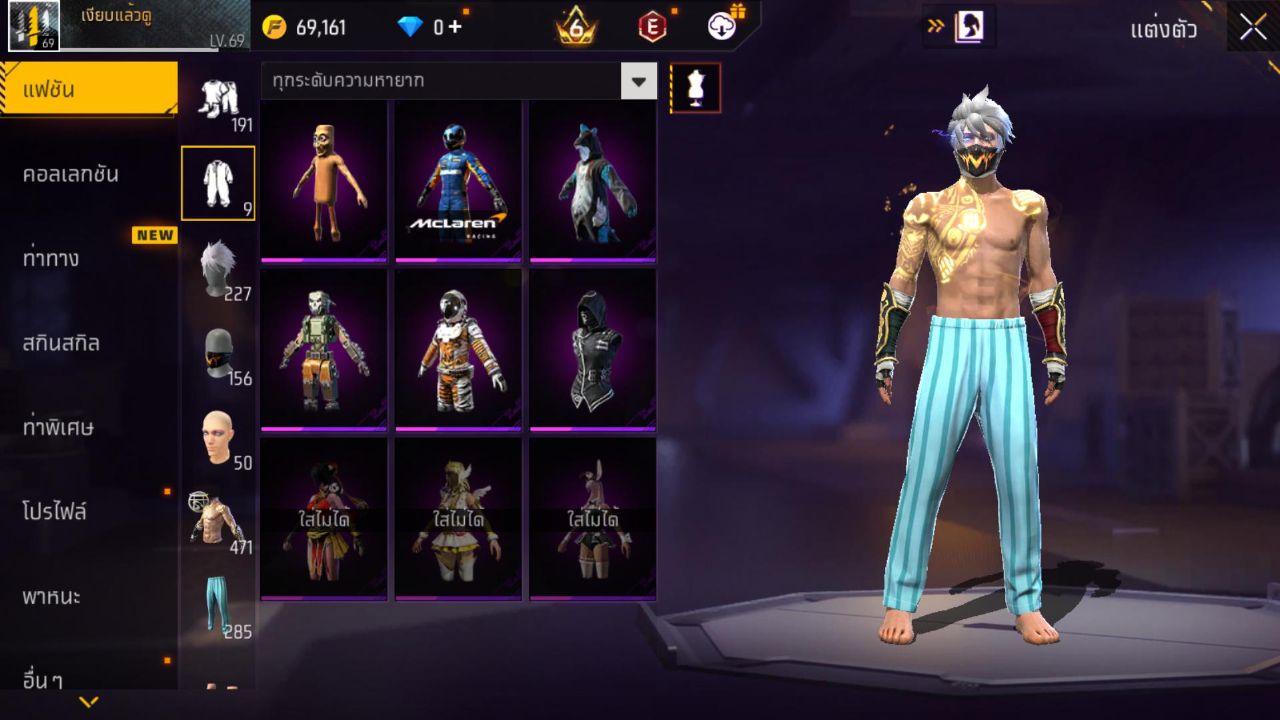Show the pants category

tap(217, 605)
